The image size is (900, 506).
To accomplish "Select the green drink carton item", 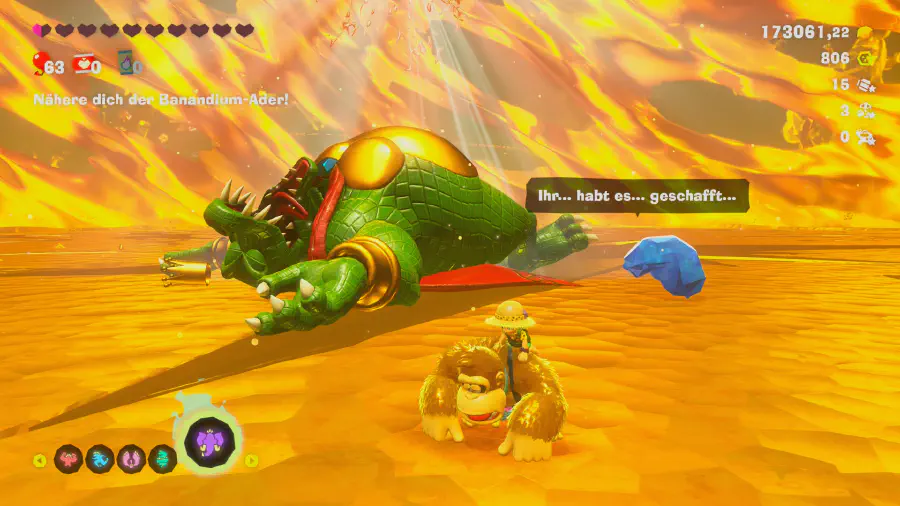I will click(127, 65).
